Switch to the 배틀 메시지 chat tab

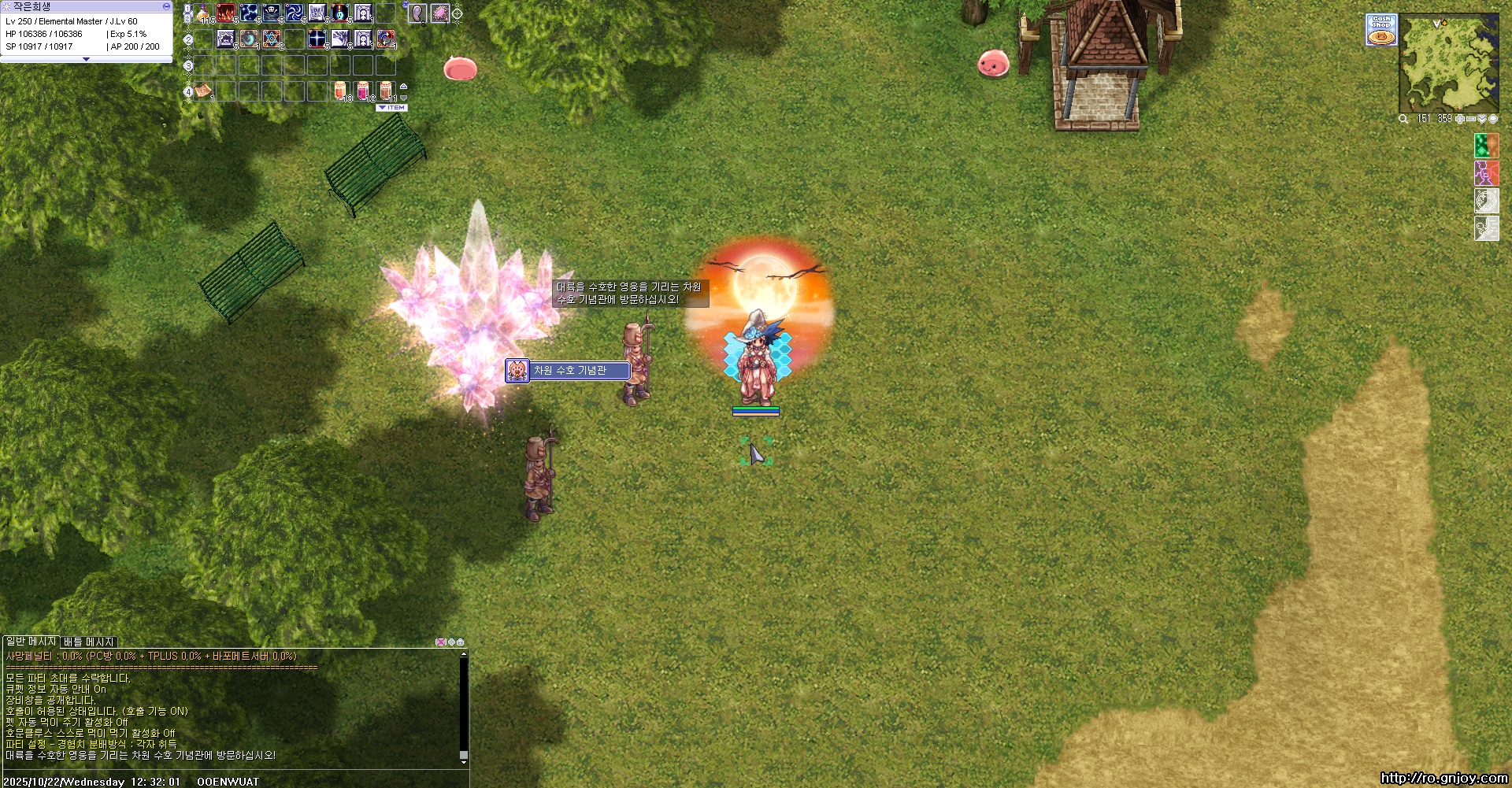click(89, 642)
